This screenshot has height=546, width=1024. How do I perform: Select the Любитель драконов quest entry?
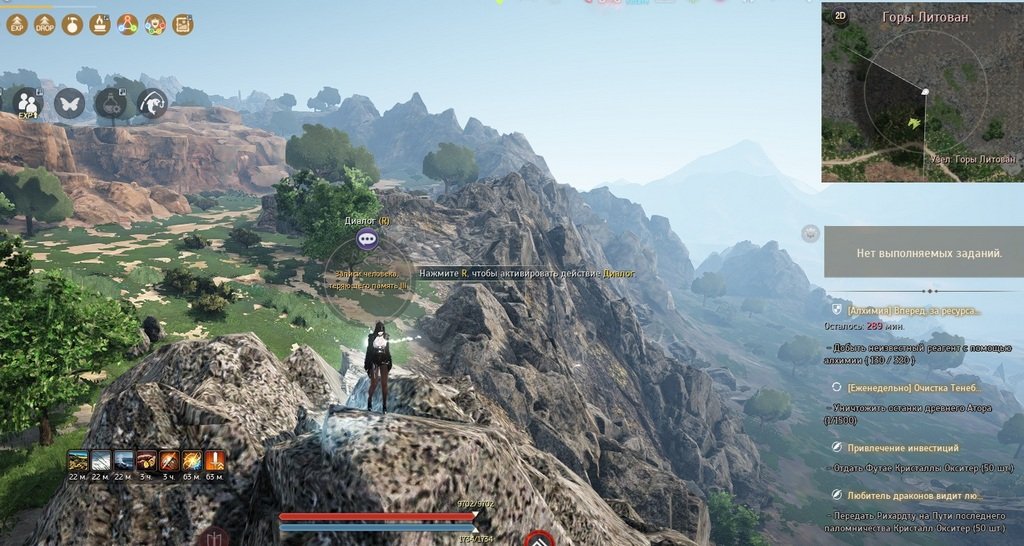914,495
